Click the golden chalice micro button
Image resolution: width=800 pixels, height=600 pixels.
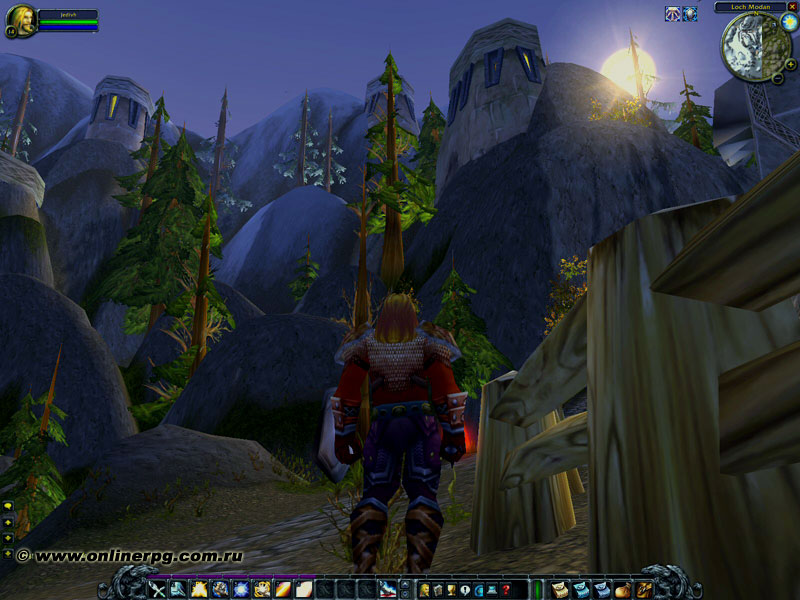[451, 590]
